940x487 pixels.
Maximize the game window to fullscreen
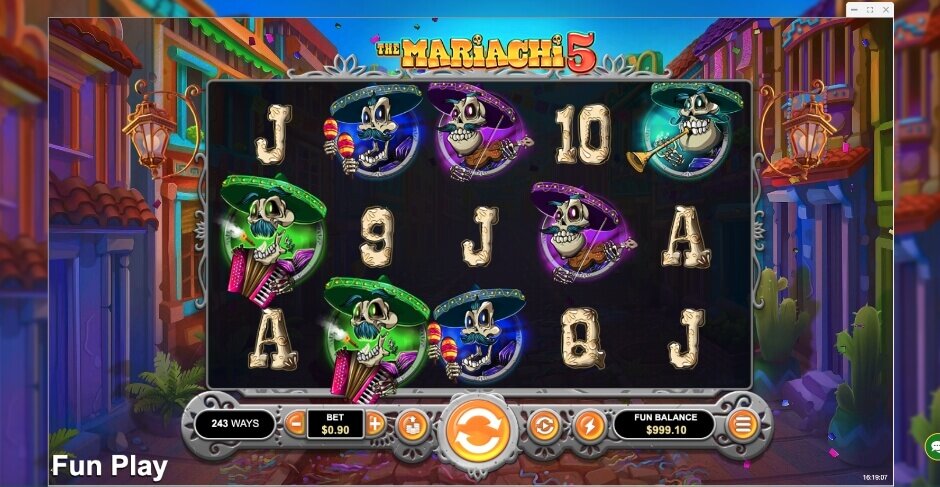click(869, 10)
